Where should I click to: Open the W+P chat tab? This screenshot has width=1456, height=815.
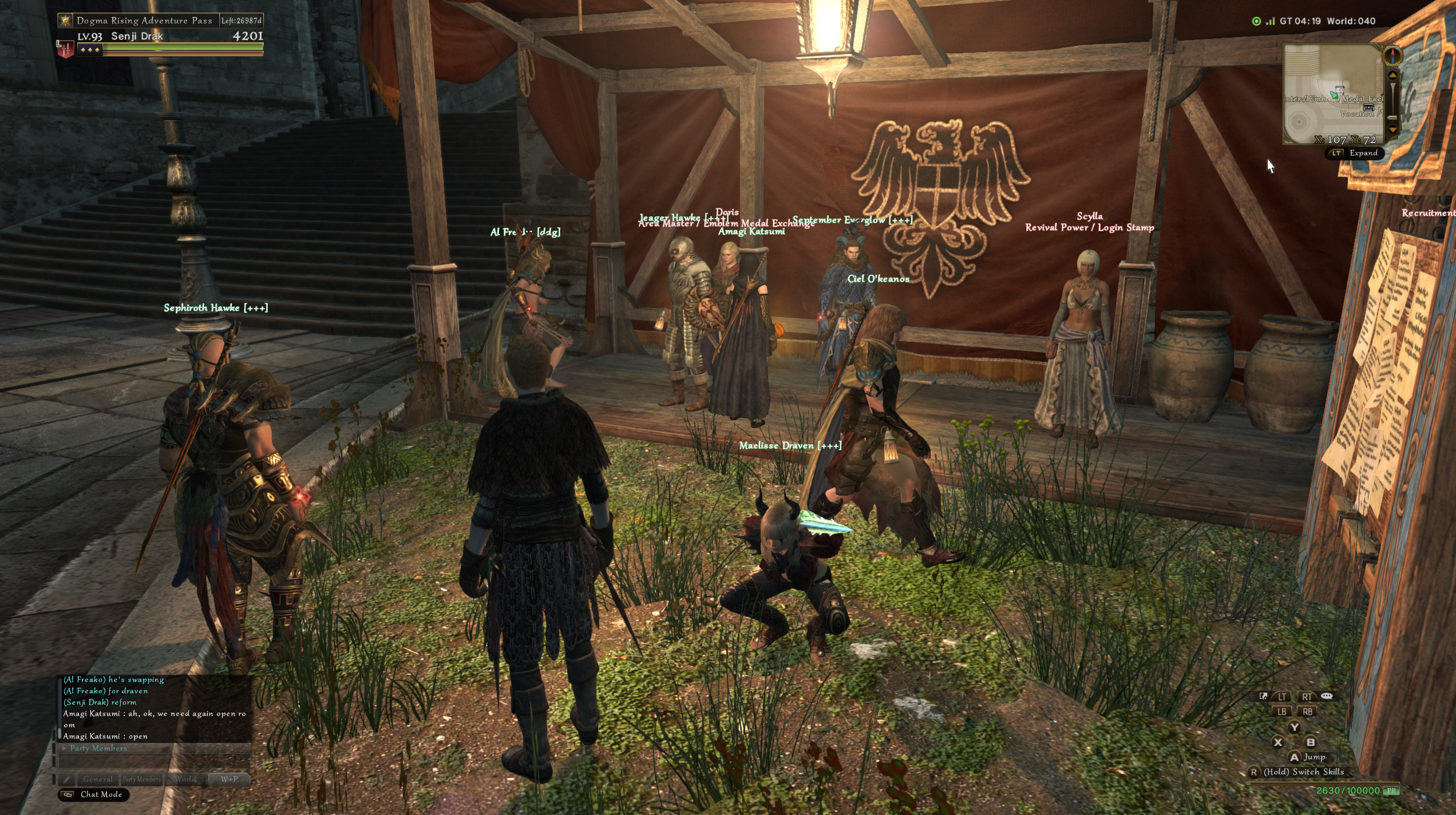(229, 779)
